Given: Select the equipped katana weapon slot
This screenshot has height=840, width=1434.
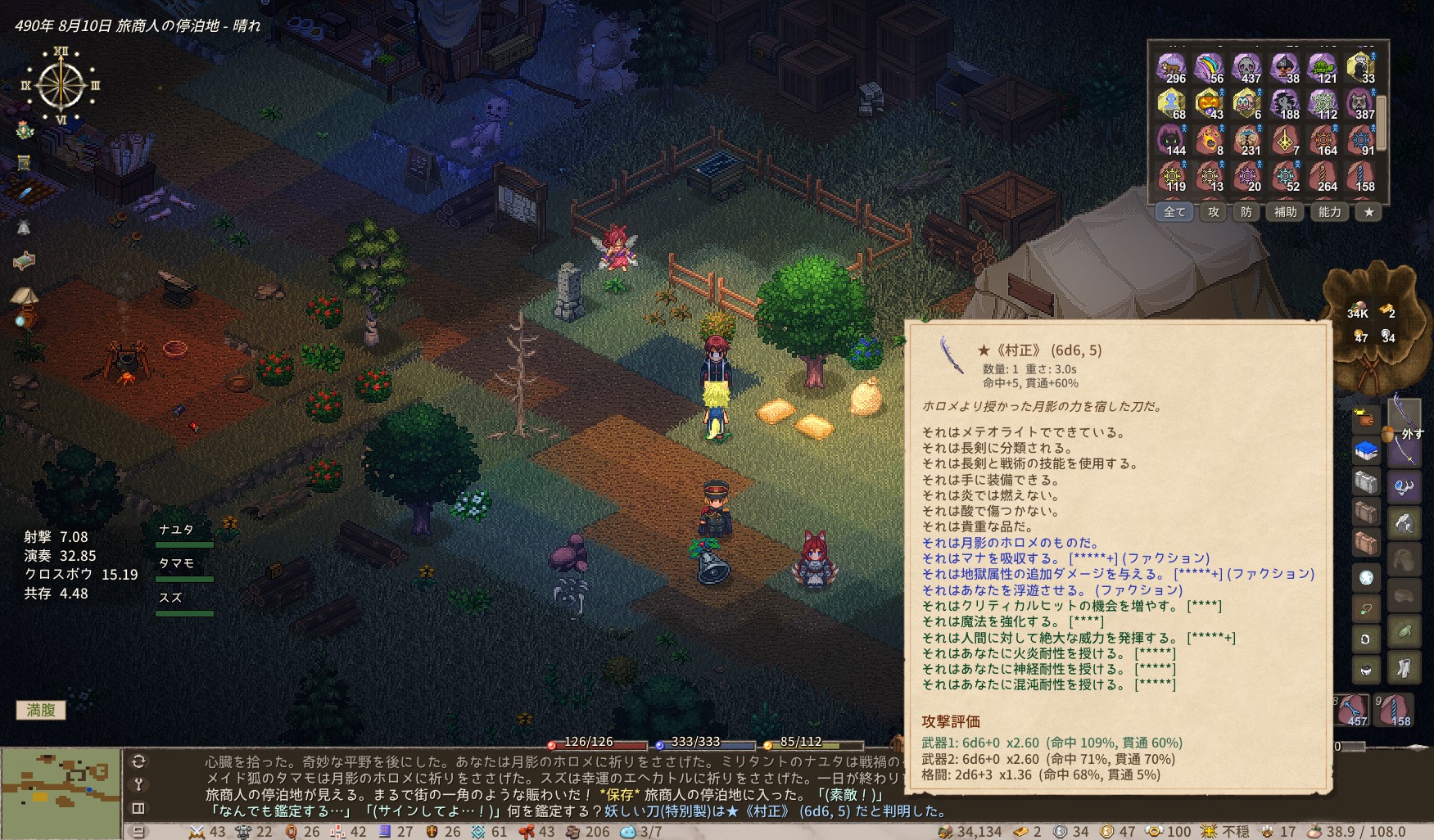Looking at the screenshot, I should click(x=1404, y=411).
